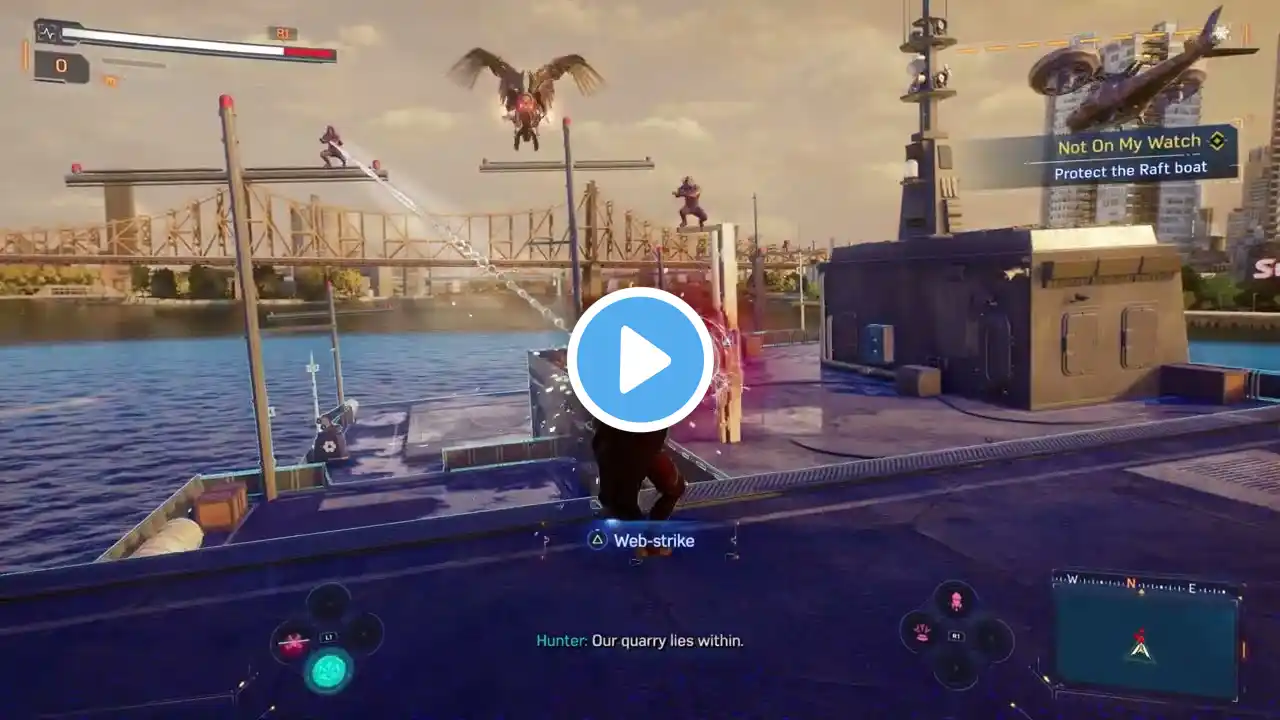Play the video with the center button
The width and height of the screenshot is (1280, 720).
point(640,360)
